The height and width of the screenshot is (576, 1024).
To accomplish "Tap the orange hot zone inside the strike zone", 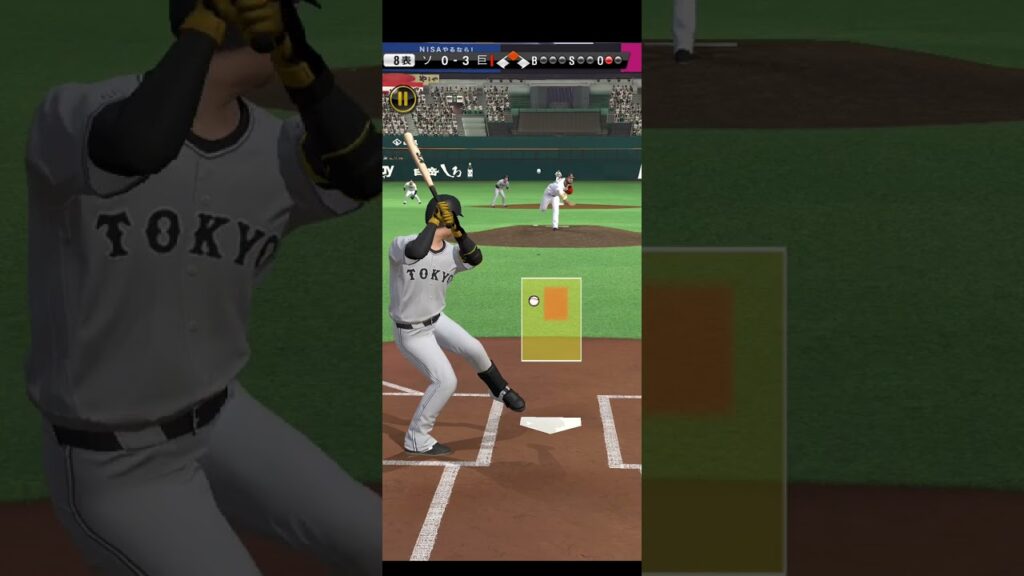I will (x=556, y=303).
